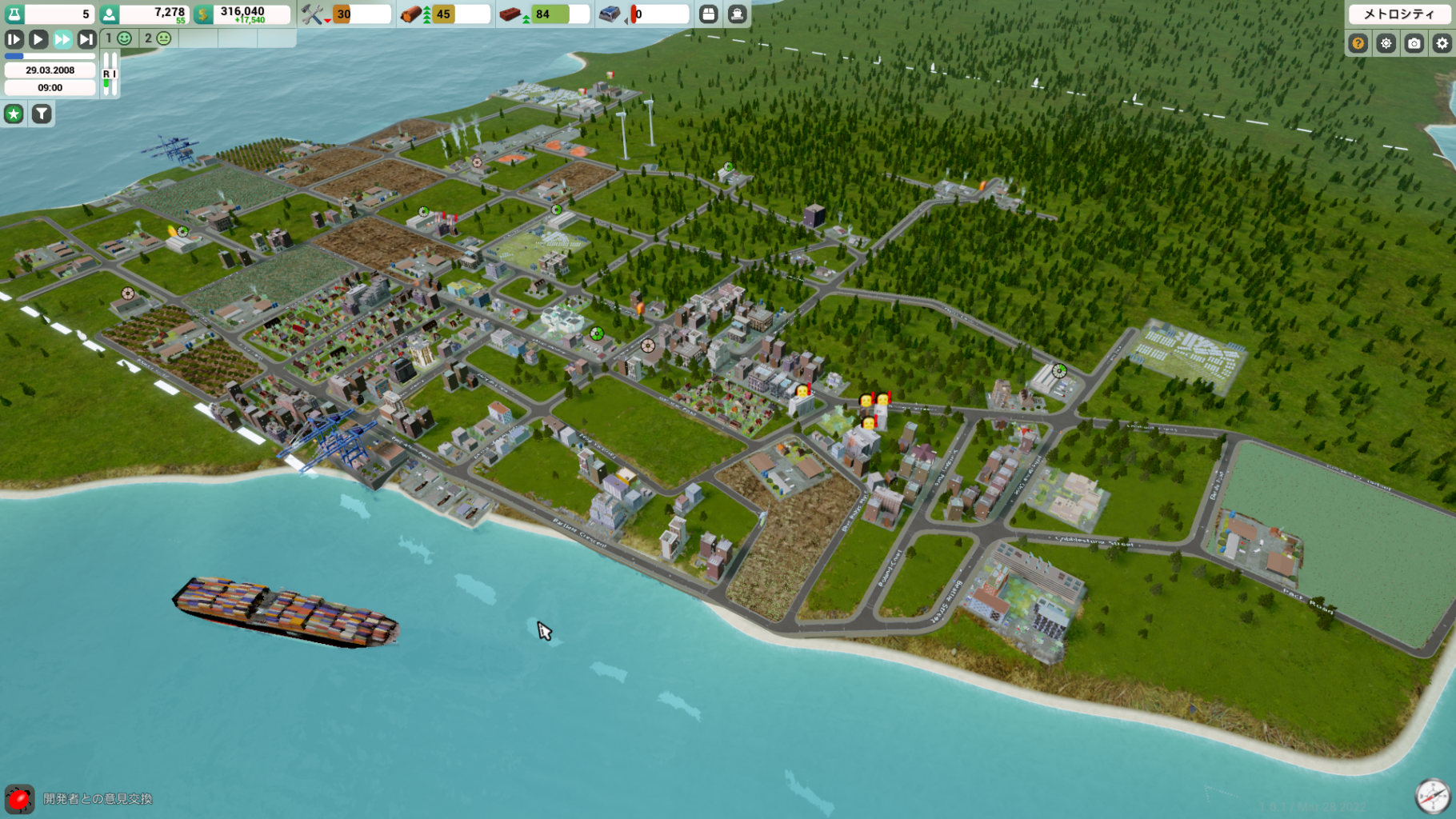Select region tab 1 with happy face
This screenshot has width=1456, height=819.
119,38
